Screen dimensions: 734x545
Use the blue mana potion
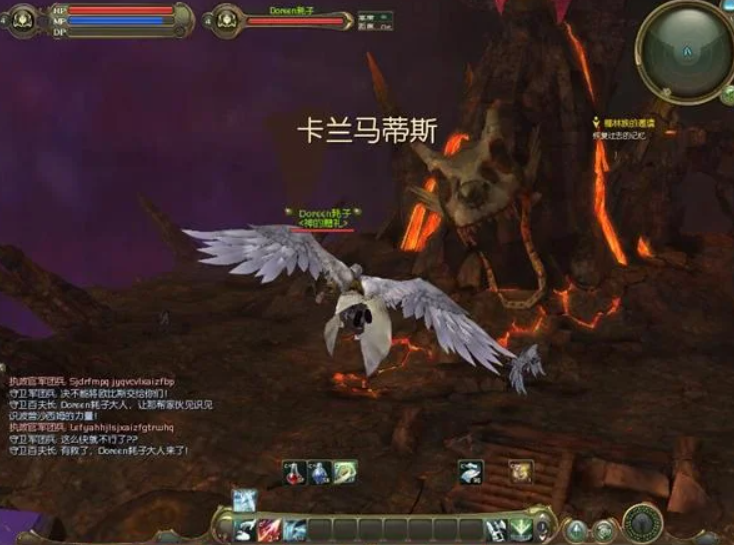pos(319,472)
